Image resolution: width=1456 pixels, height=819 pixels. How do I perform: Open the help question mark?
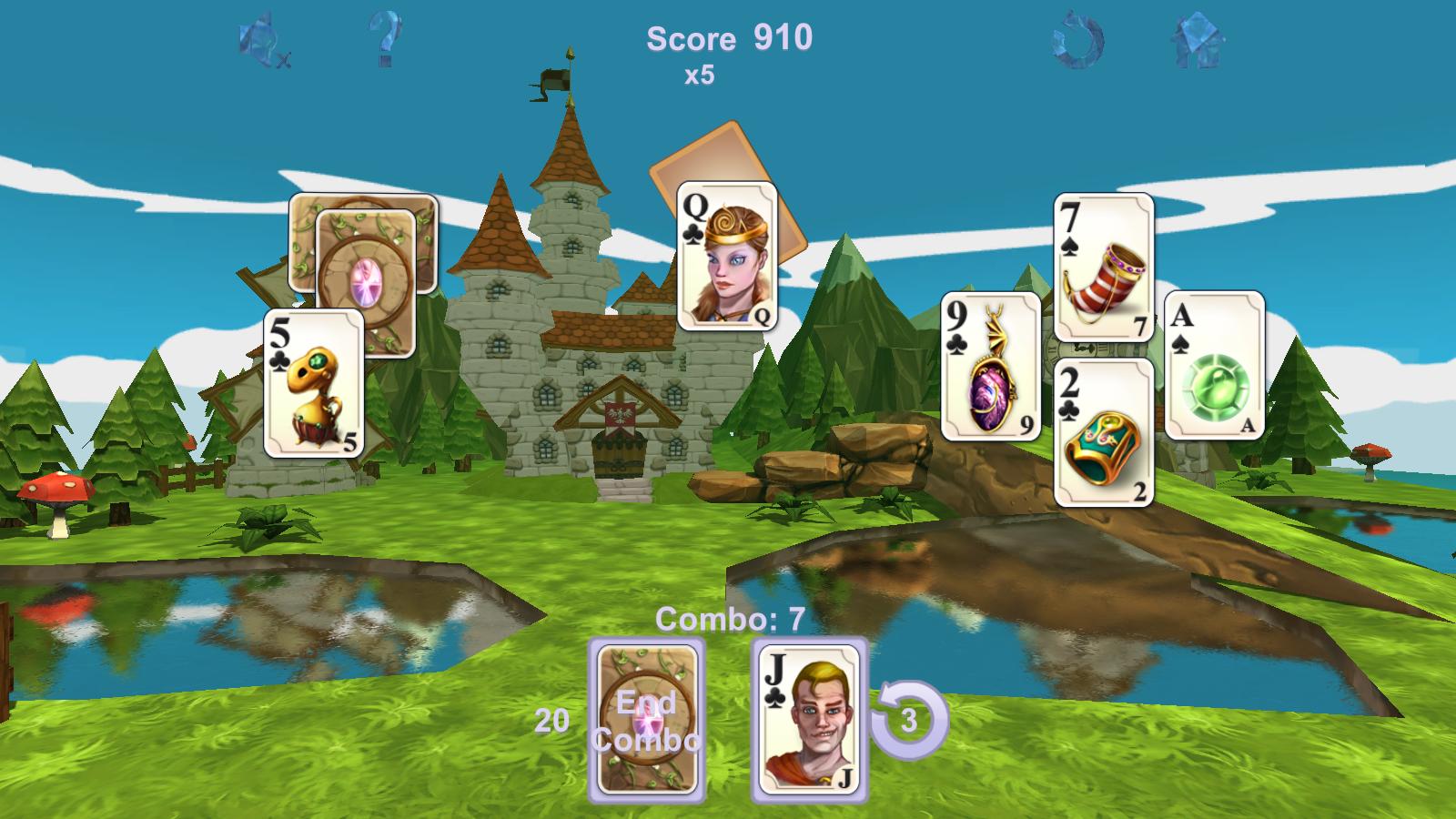[x=383, y=38]
